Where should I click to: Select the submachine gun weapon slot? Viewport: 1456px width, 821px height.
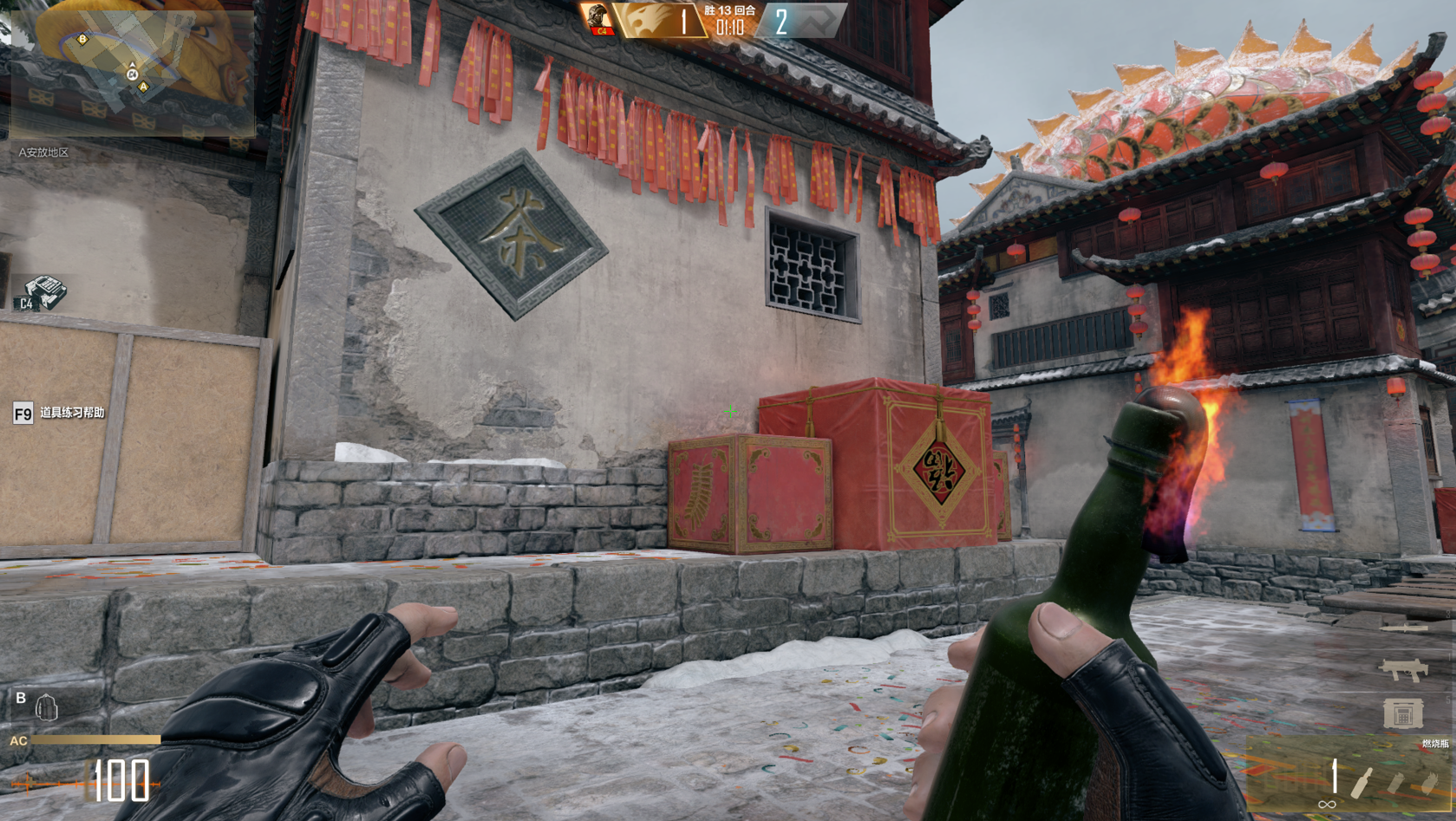(x=1403, y=669)
